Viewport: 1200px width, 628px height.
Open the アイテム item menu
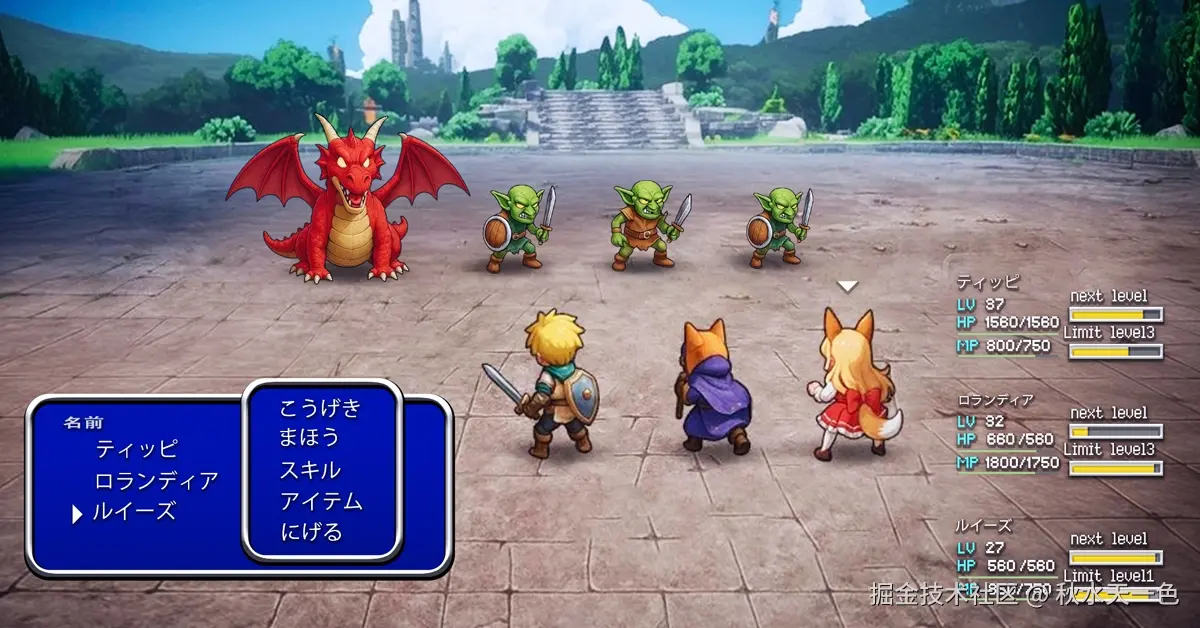(x=320, y=501)
